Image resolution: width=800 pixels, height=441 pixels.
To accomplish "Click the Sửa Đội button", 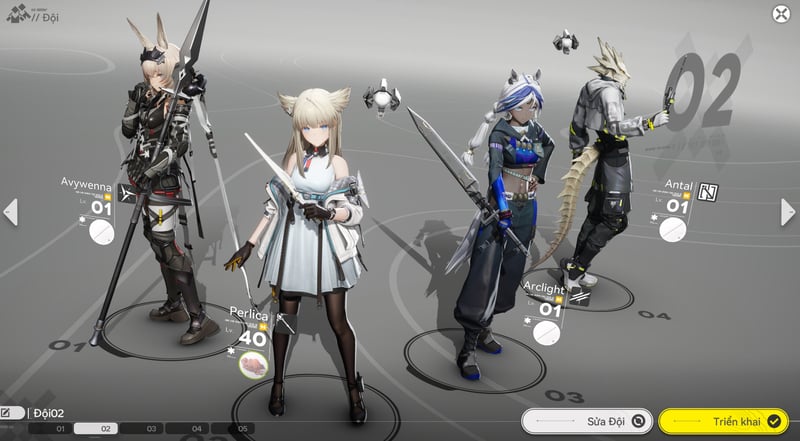I will tap(587, 421).
